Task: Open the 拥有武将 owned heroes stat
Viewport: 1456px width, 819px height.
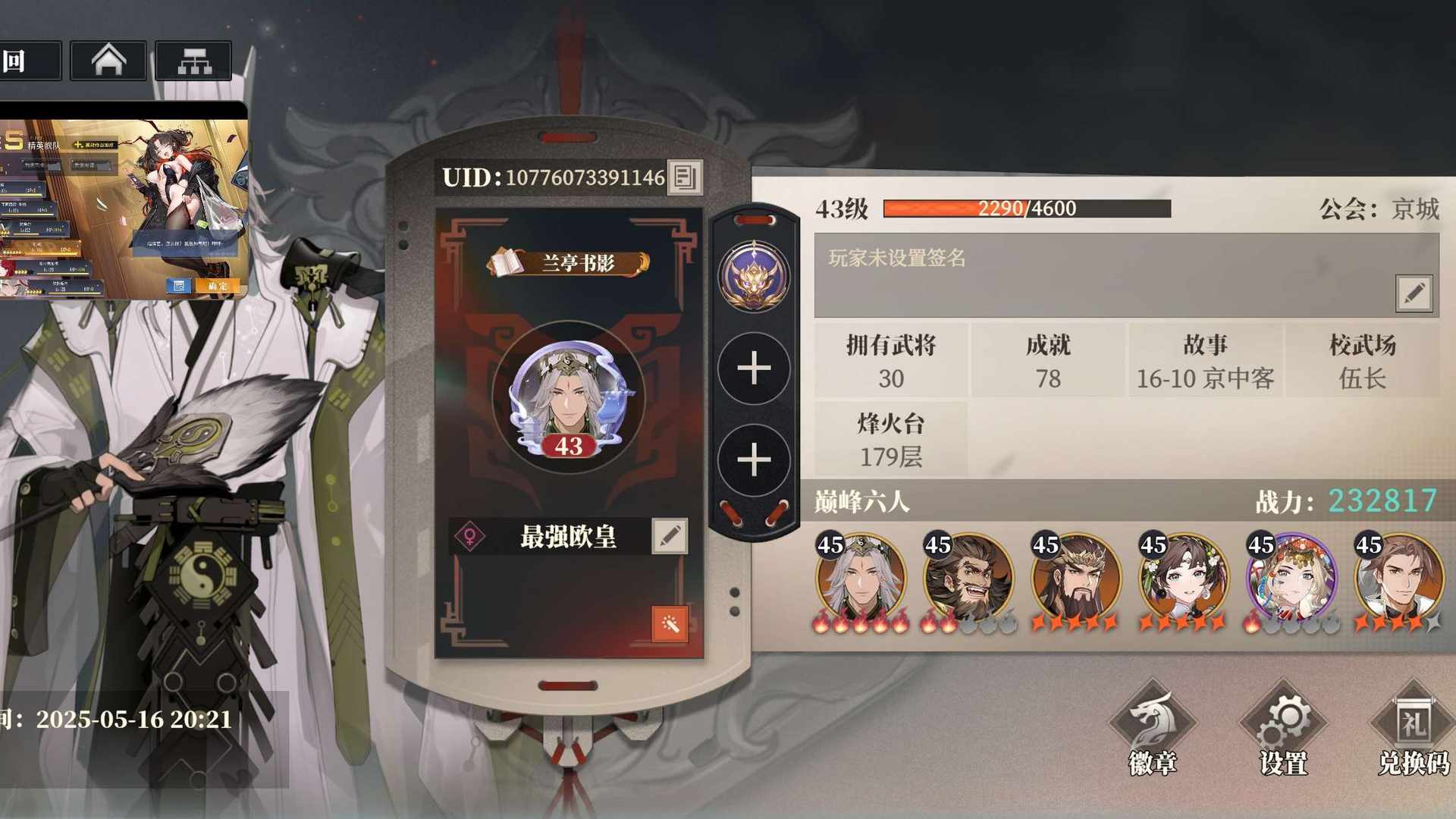Action: (891, 361)
